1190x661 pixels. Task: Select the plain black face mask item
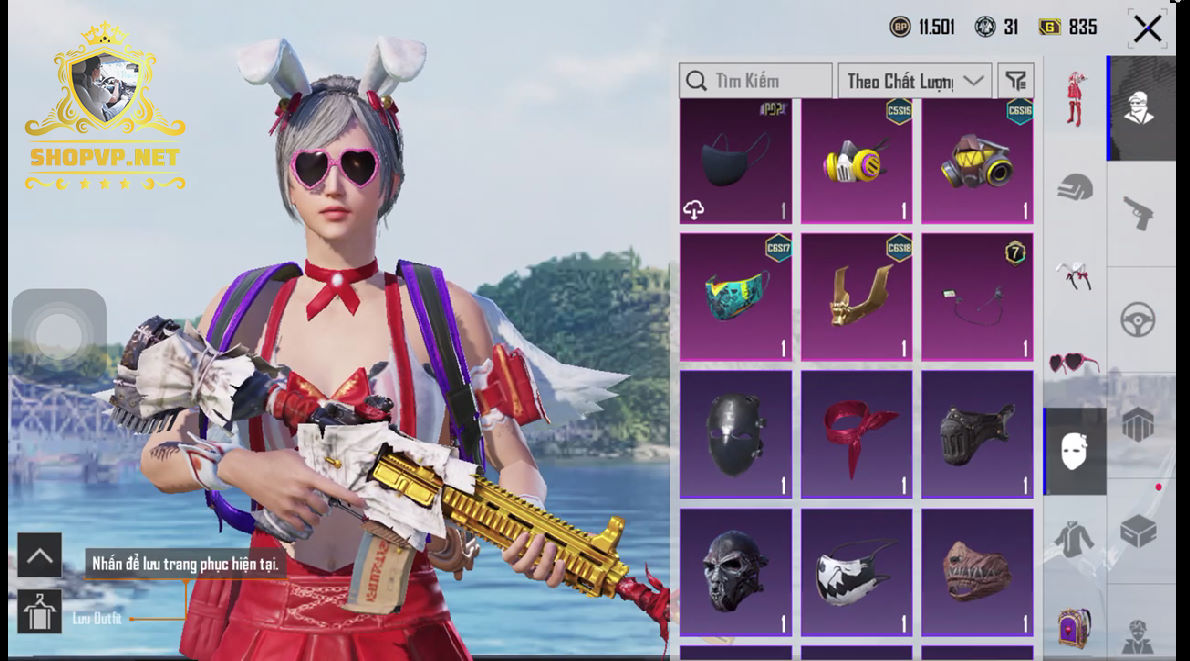736,160
